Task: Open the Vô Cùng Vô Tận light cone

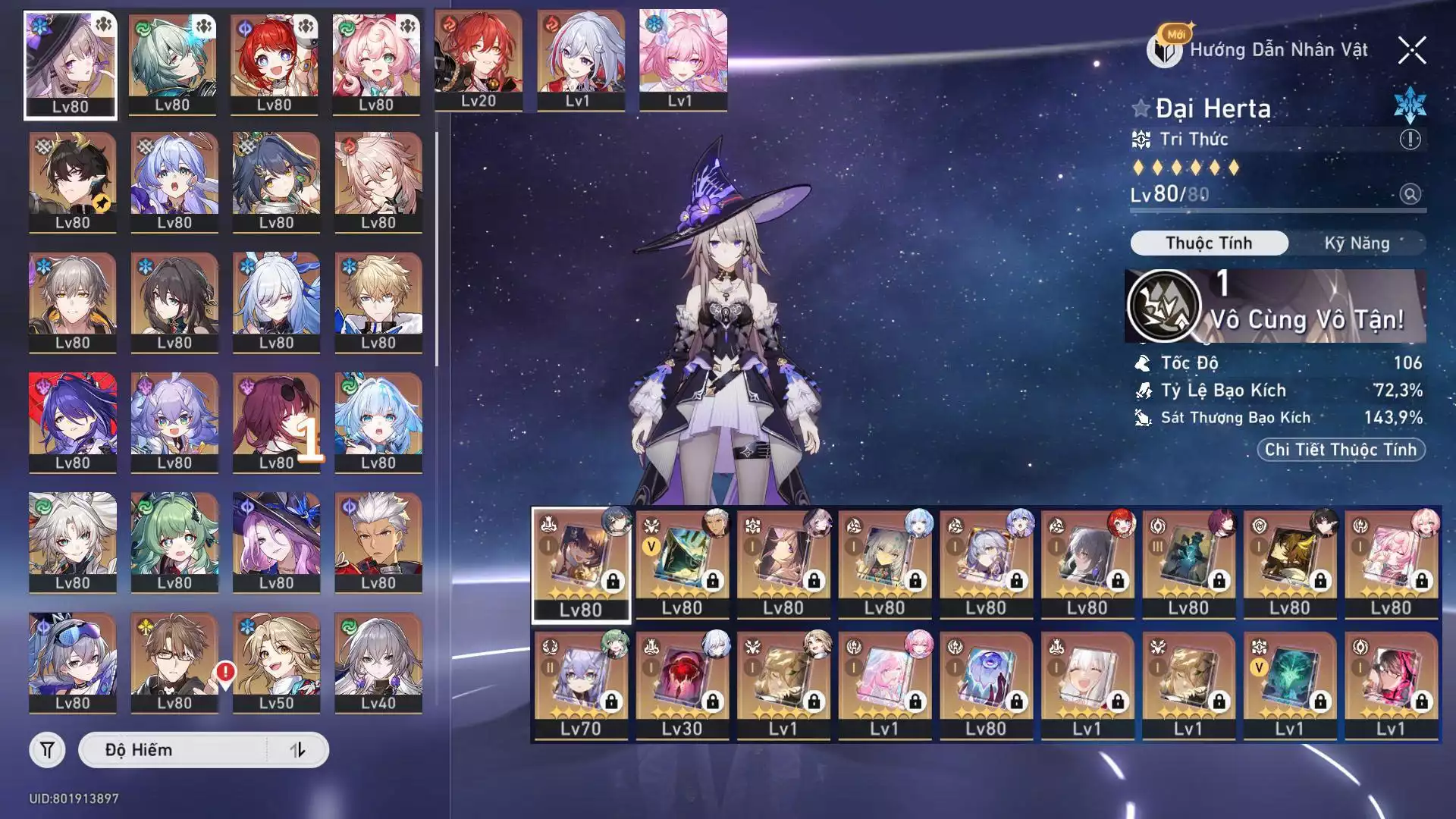Action: point(1274,306)
